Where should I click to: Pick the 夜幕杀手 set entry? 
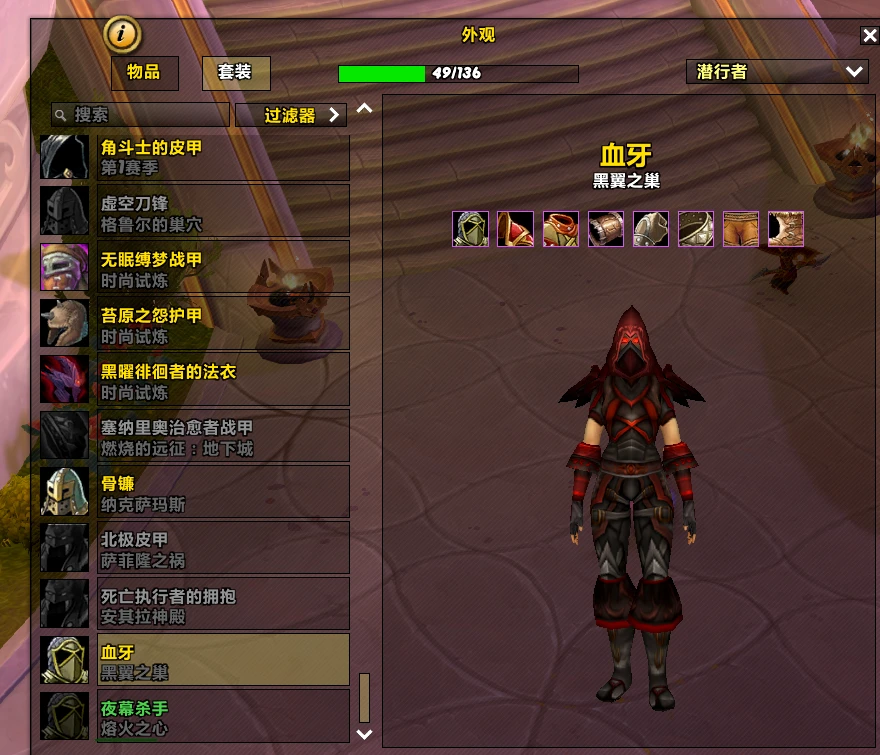click(x=195, y=716)
